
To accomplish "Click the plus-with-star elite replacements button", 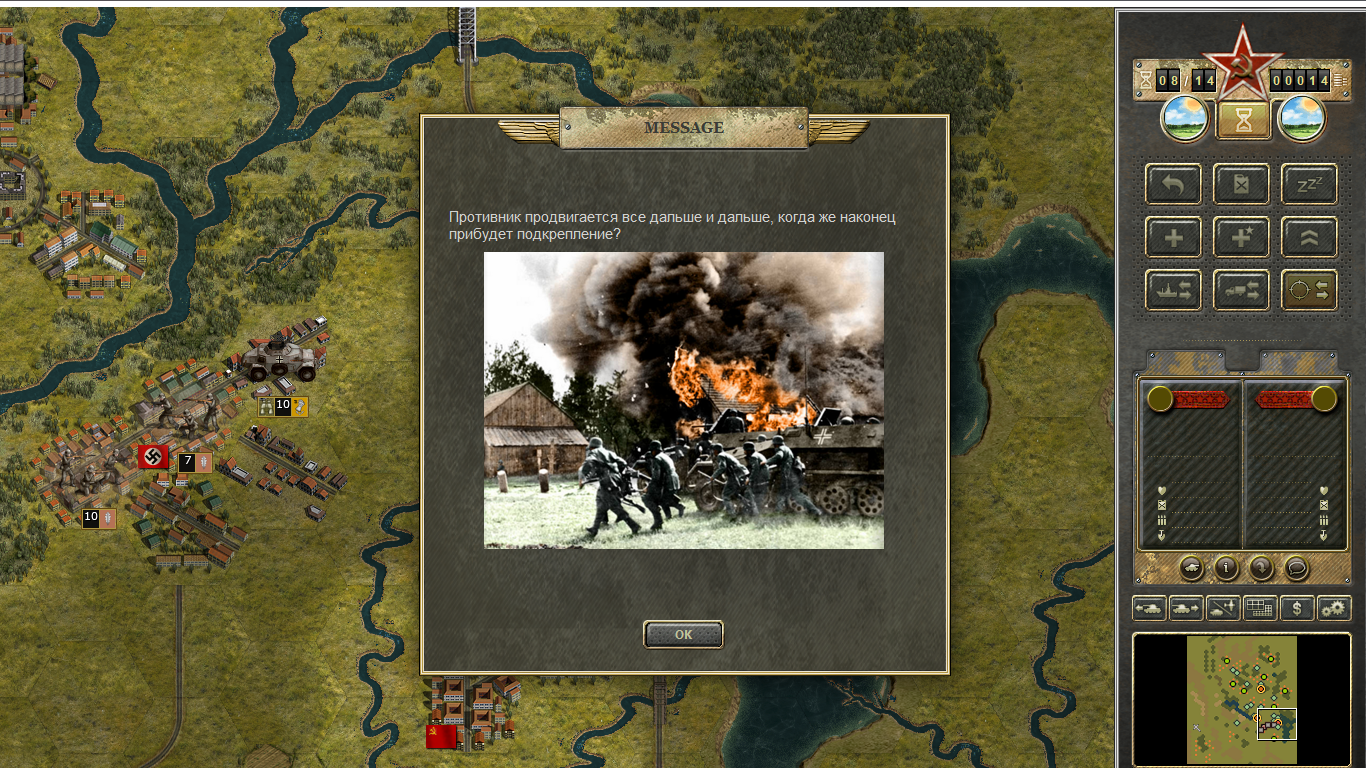I will tap(1241, 237).
